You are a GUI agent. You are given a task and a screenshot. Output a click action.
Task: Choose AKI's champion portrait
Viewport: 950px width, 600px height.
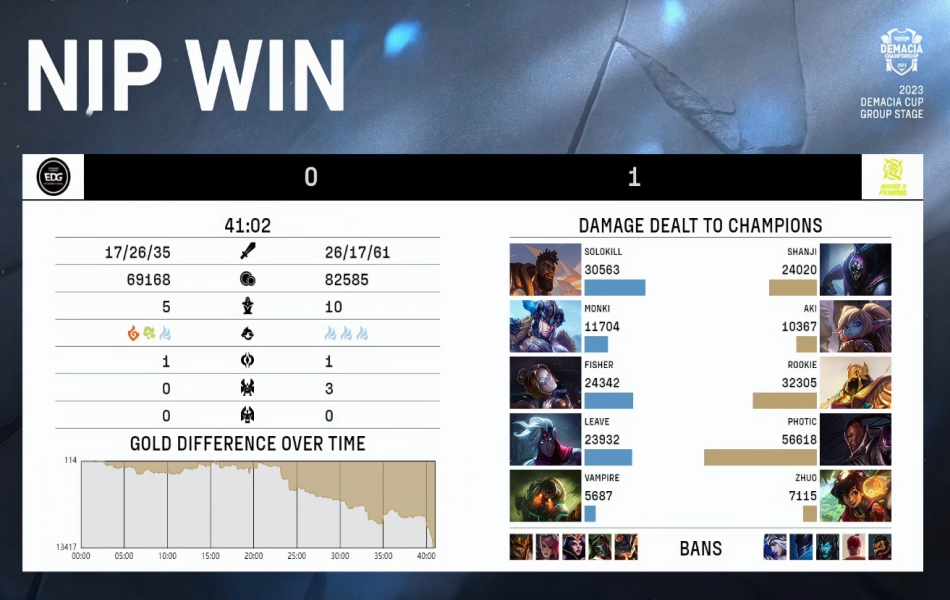point(855,326)
